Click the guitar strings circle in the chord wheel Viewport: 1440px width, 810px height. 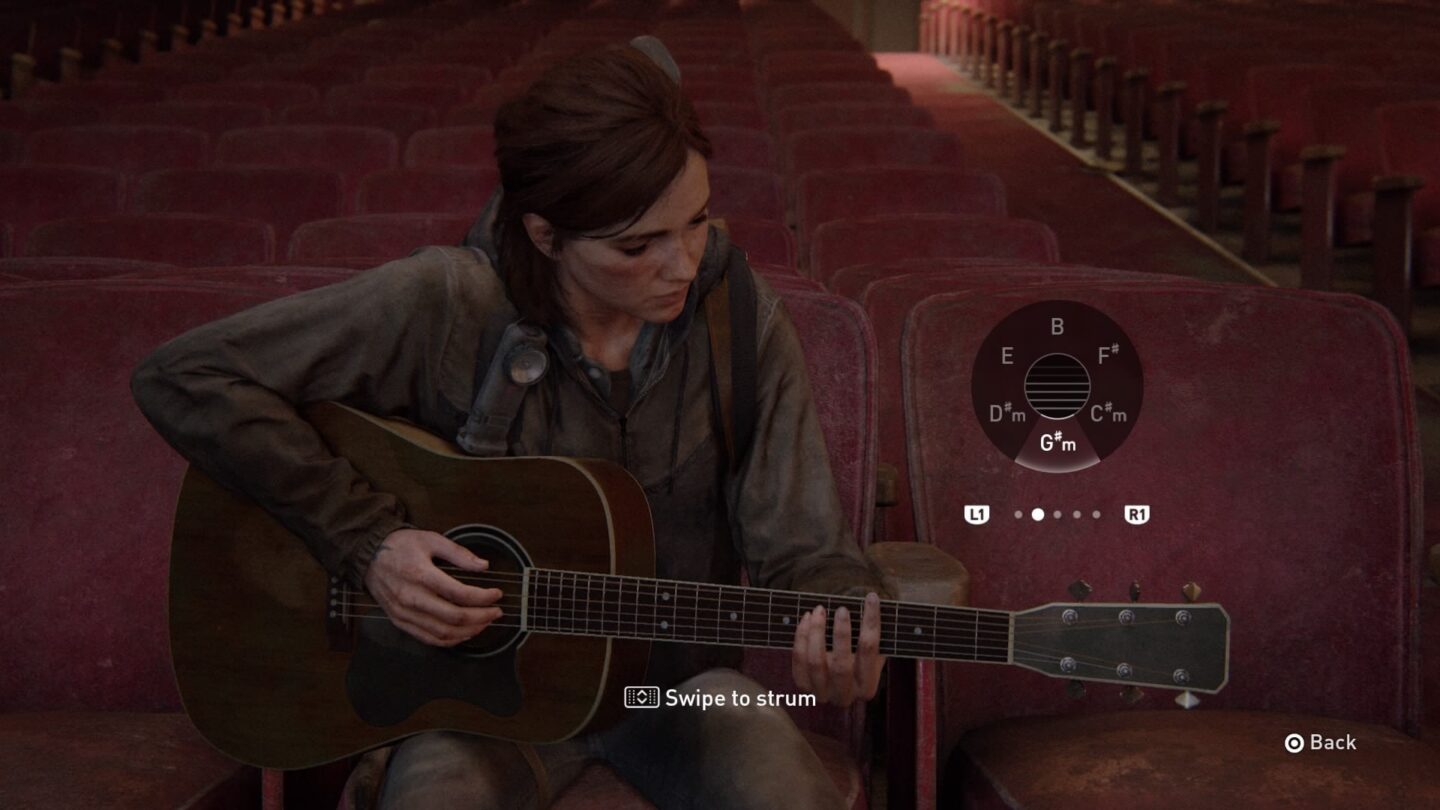(1057, 385)
